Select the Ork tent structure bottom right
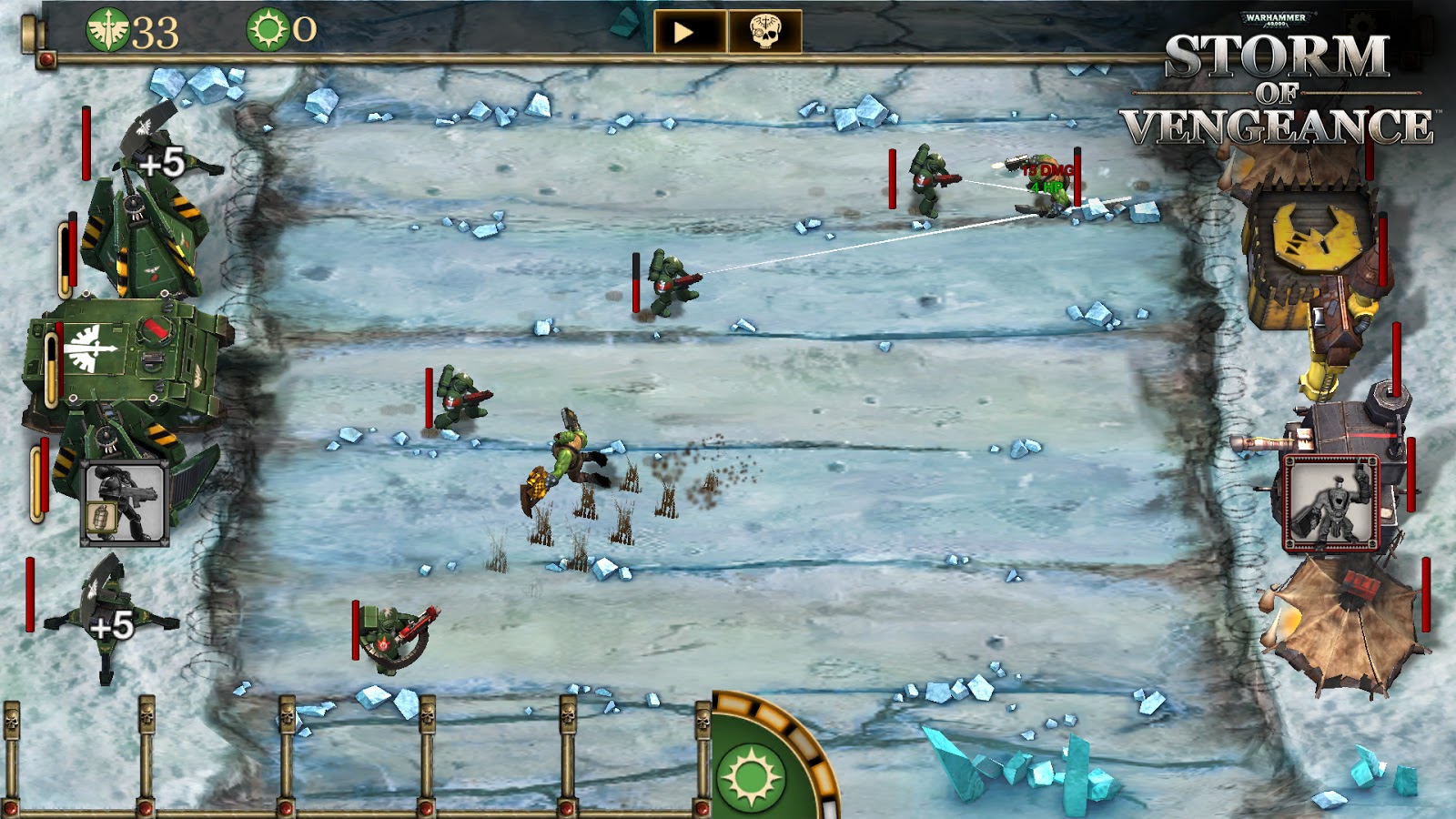This screenshot has height=819, width=1456. tap(1347, 628)
